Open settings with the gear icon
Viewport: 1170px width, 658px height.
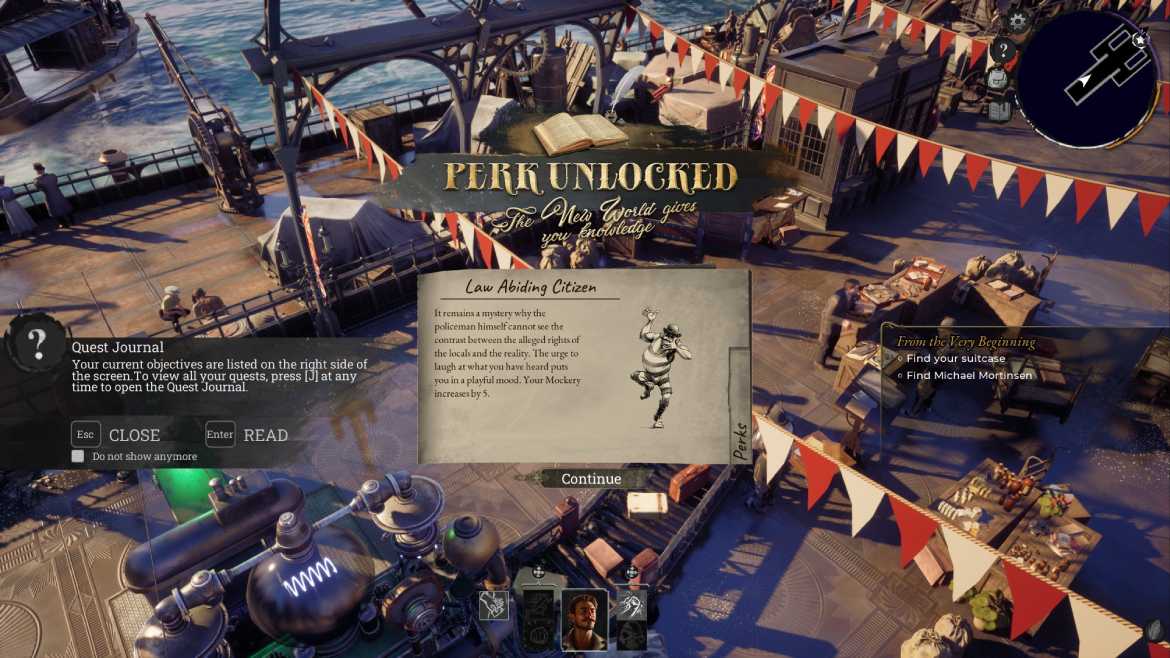click(x=1018, y=21)
